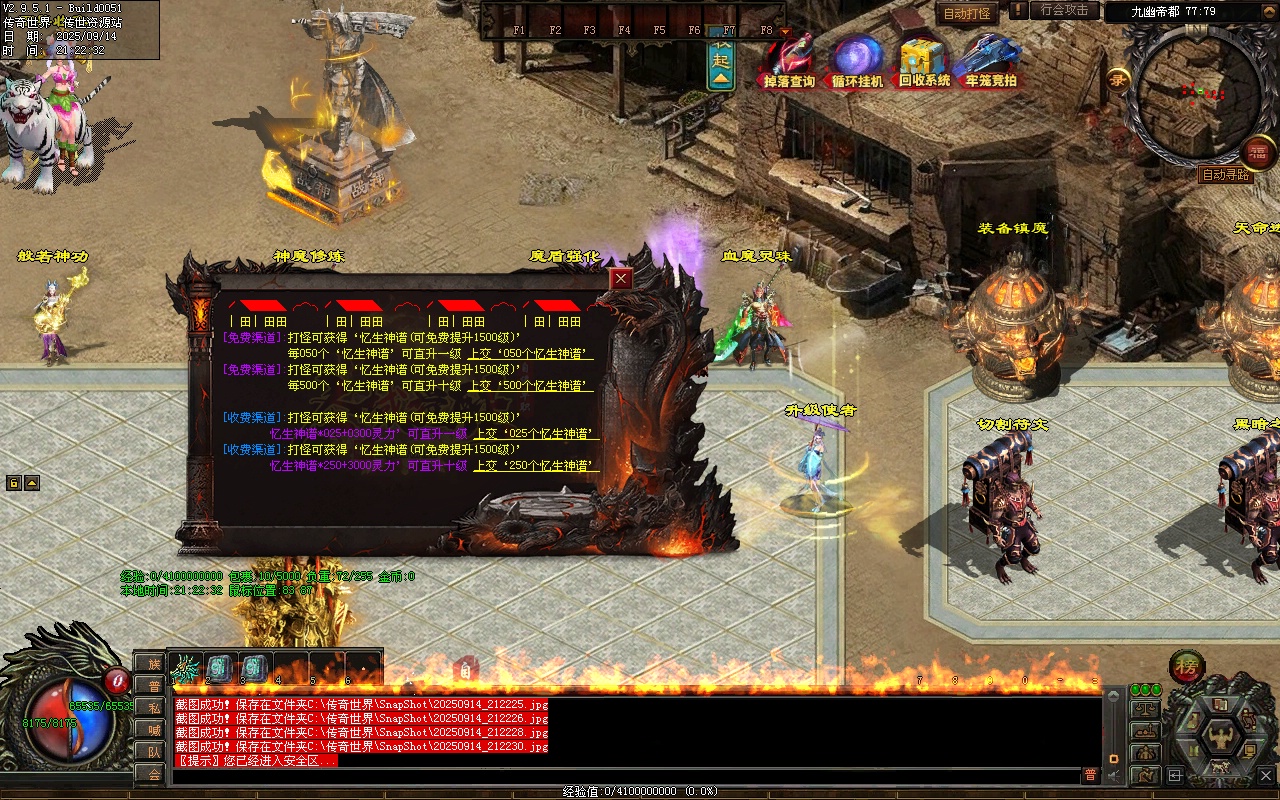Choose 上交 '050个忆生神谱' free option
This screenshot has width=1280, height=800.
(x=533, y=354)
